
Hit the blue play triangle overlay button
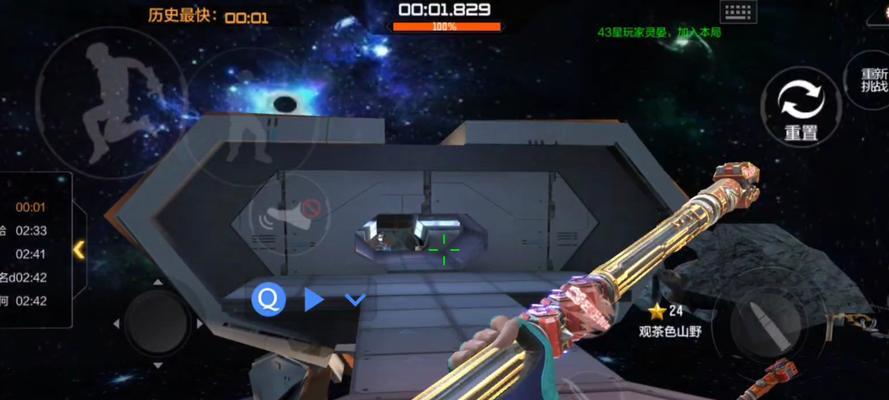[x=314, y=298]
